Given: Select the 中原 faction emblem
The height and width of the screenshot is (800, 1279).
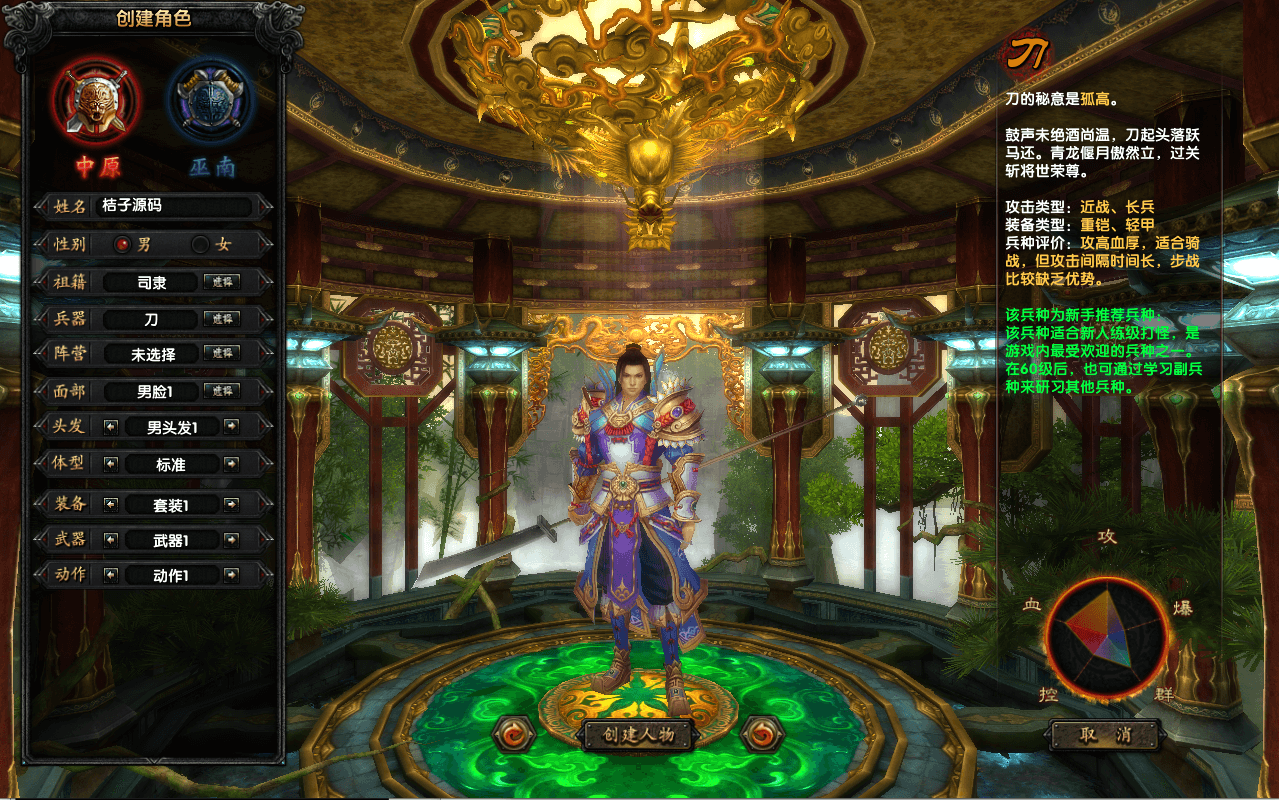Looking at the screenshot, I should pyautogui.click(x=97, y=101).
